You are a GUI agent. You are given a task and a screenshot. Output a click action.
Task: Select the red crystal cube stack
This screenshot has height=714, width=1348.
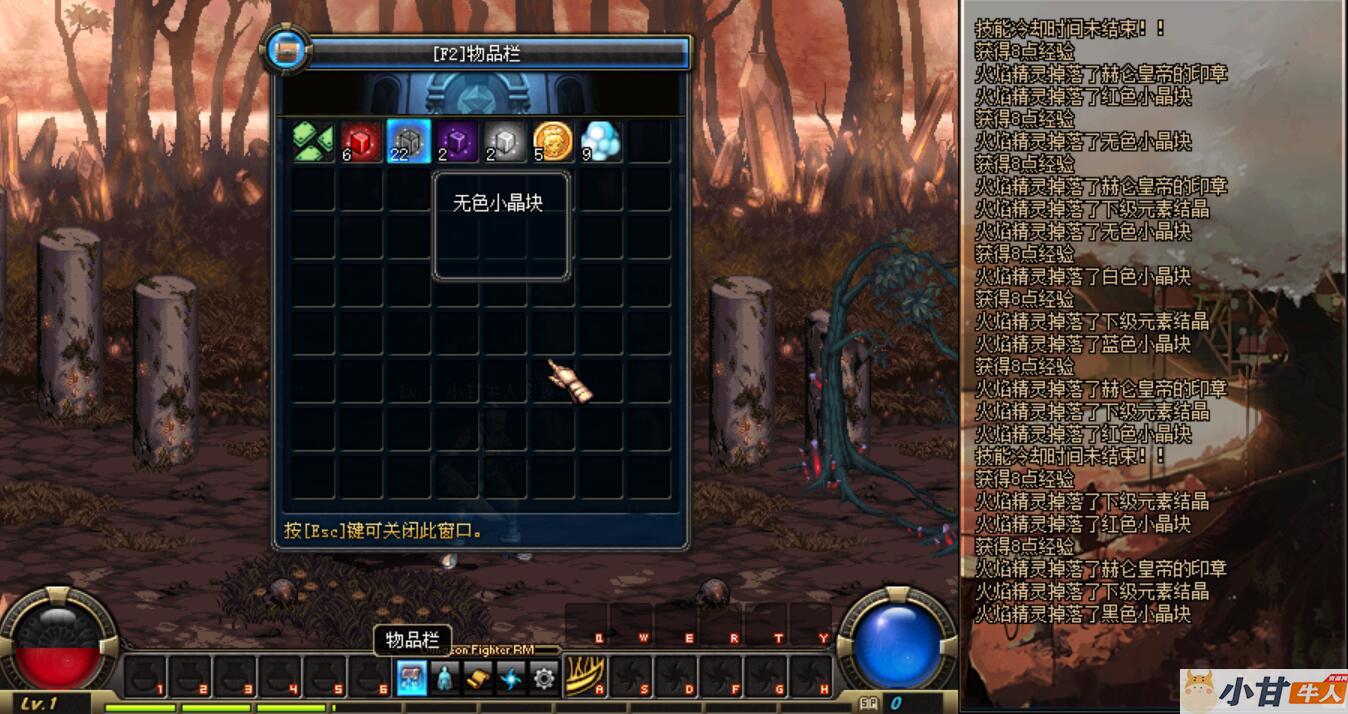[361, 141]
